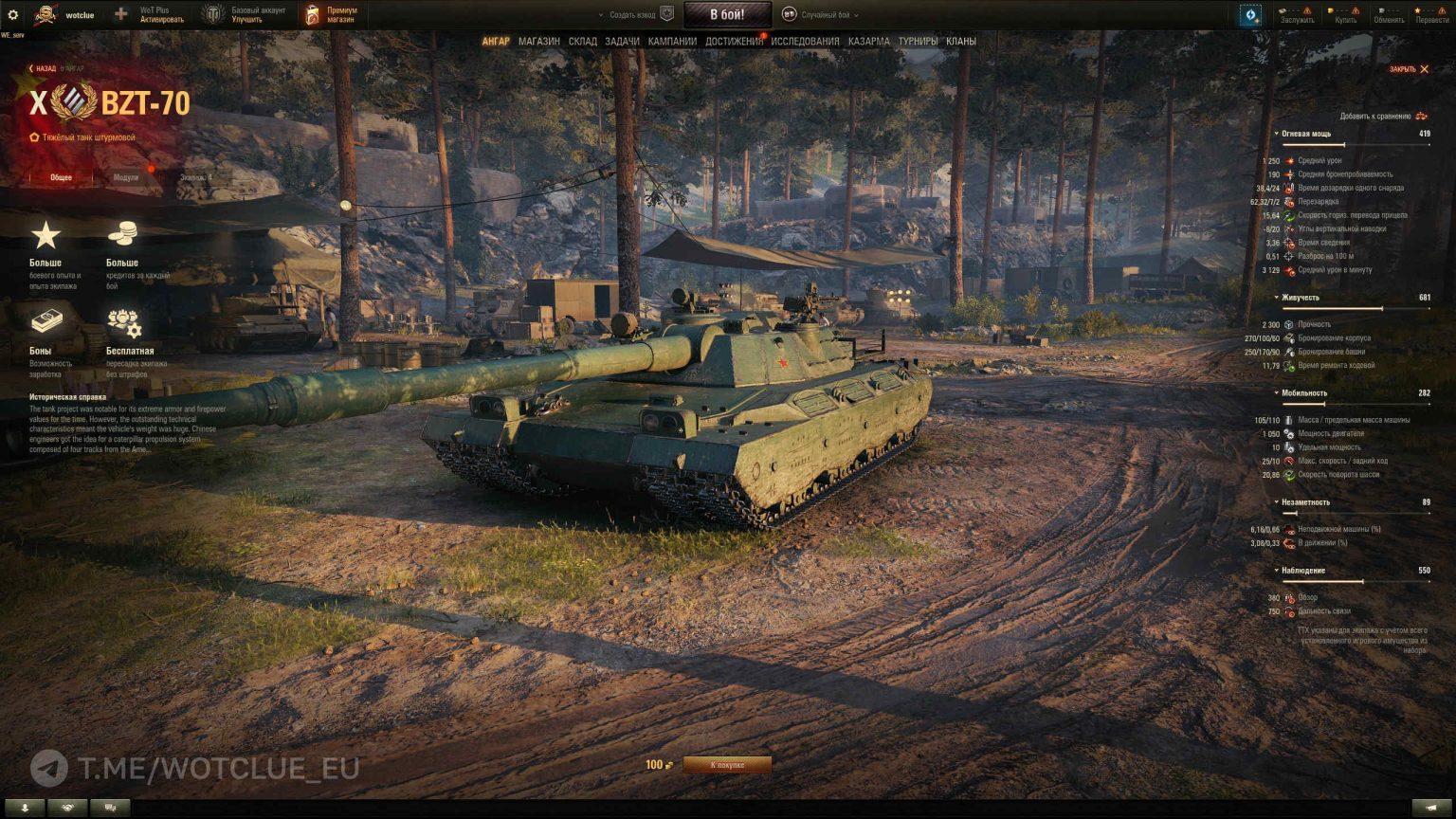1456x819 pixels.
Task: Click the microphone icon in bottom toolbar
Action: [25, 807]
